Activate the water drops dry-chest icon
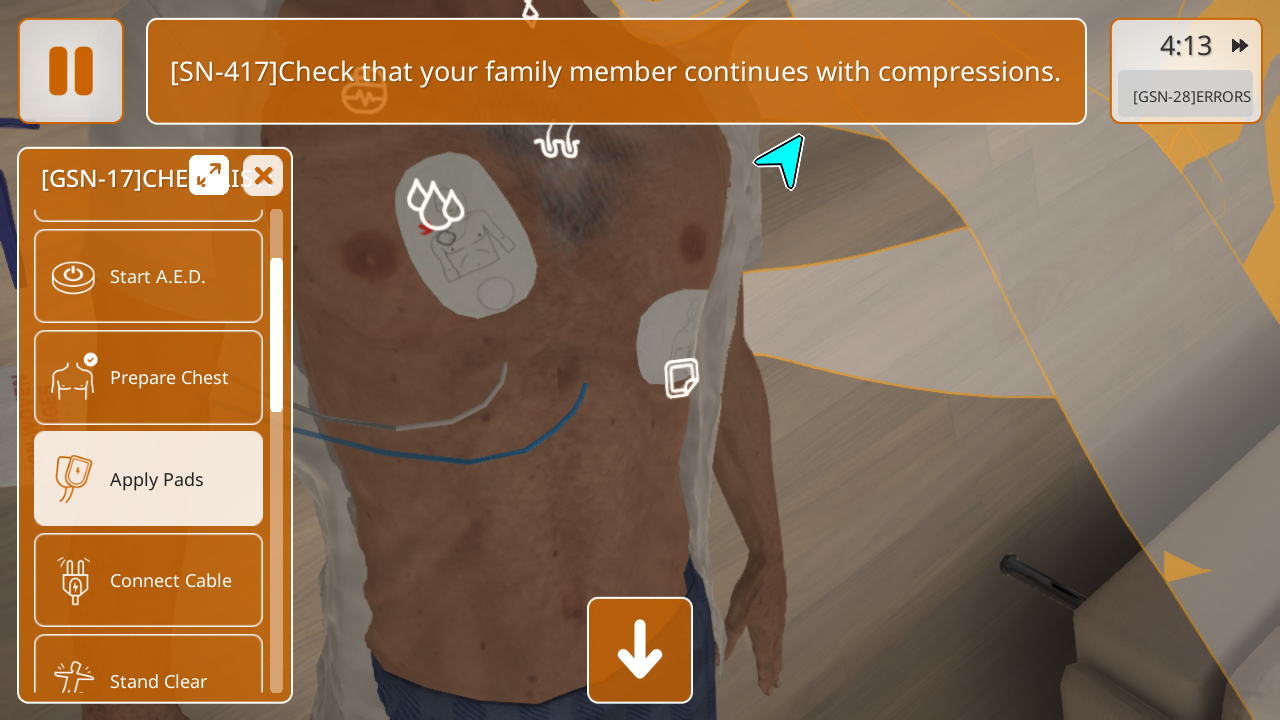 (x=435, y=204)
